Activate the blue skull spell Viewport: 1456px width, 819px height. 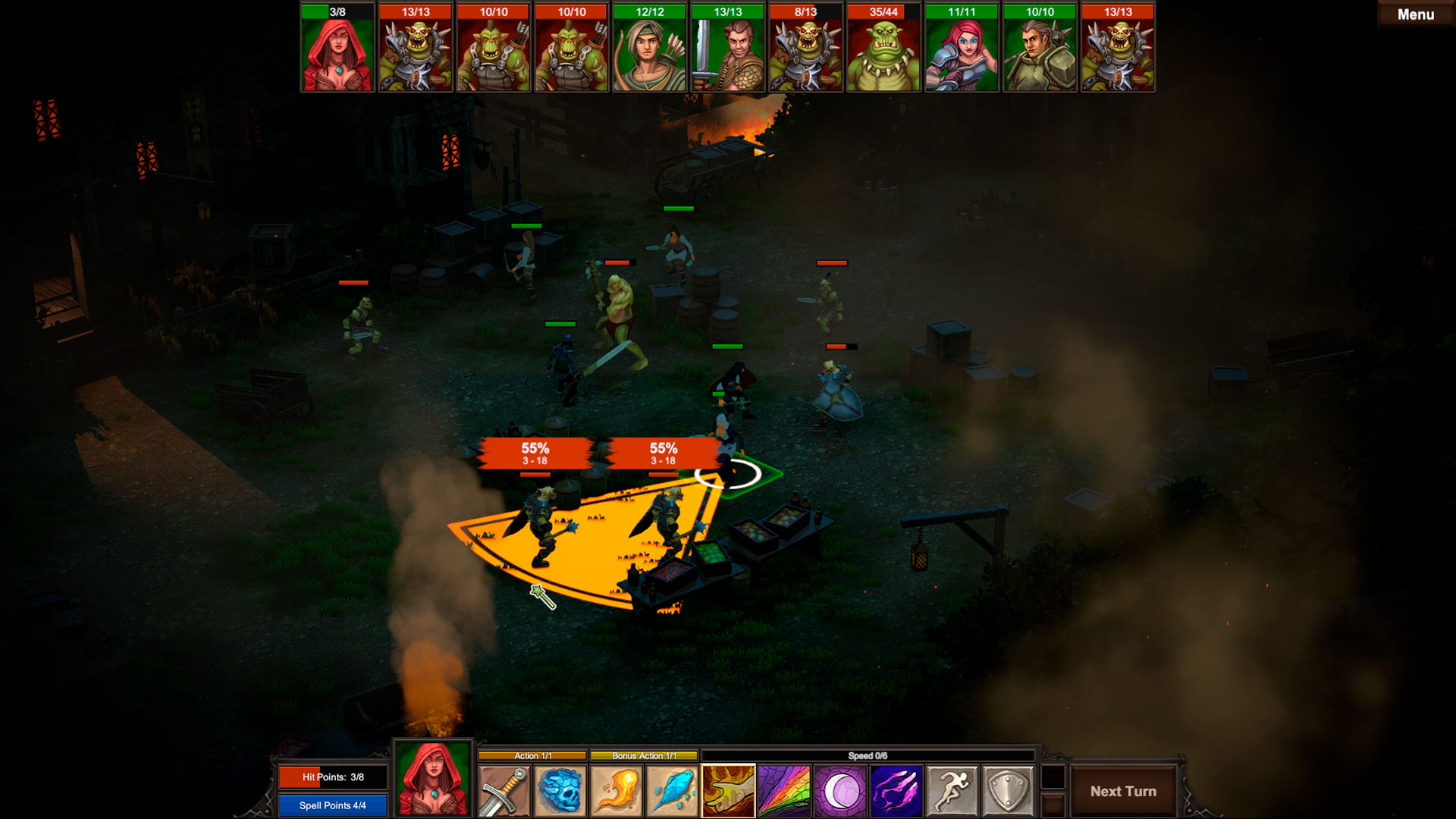(x=560, y=791)
